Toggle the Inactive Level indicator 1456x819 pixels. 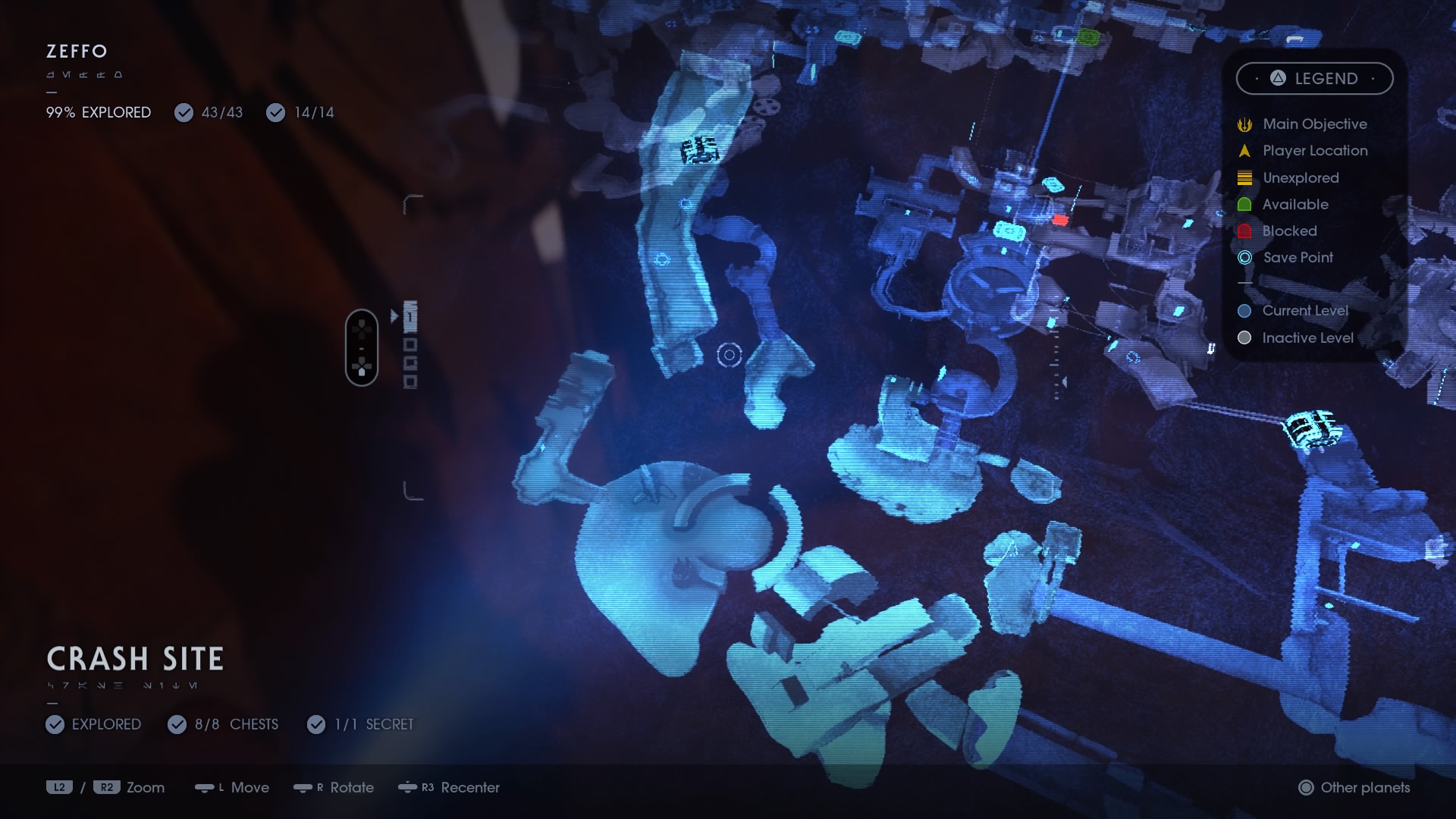(1244, 338)
